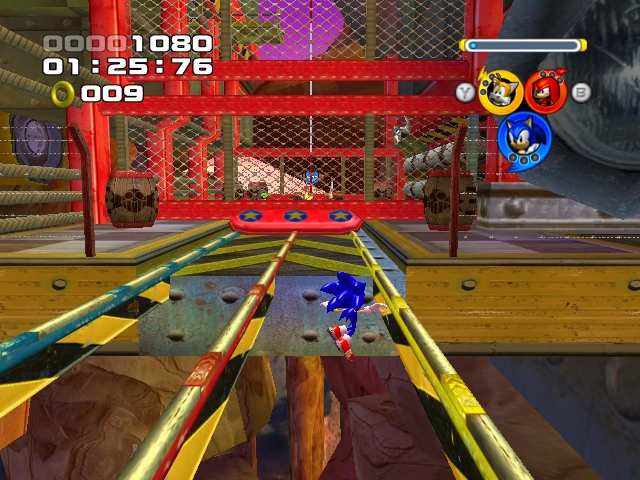Select the Tails character icon
The image size is (640, 480).
(x=499, y=91)
